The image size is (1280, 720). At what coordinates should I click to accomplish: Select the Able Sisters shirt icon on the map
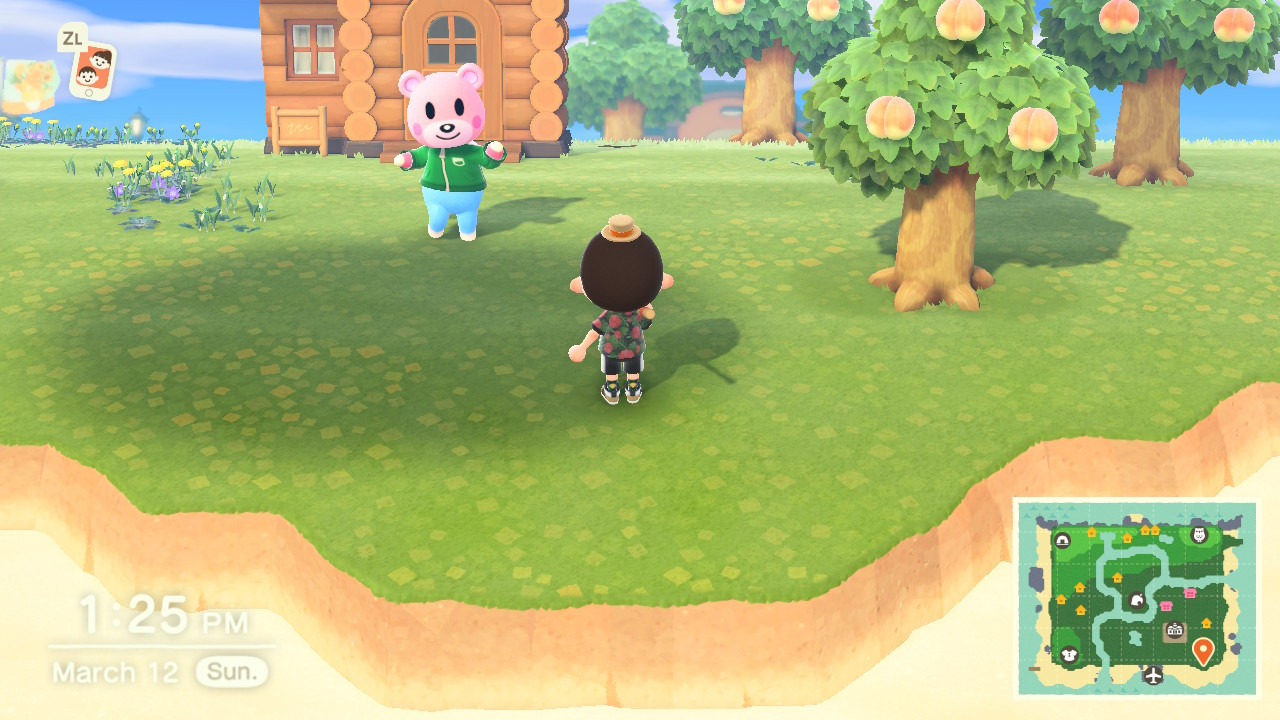[x=1069, y=655]
